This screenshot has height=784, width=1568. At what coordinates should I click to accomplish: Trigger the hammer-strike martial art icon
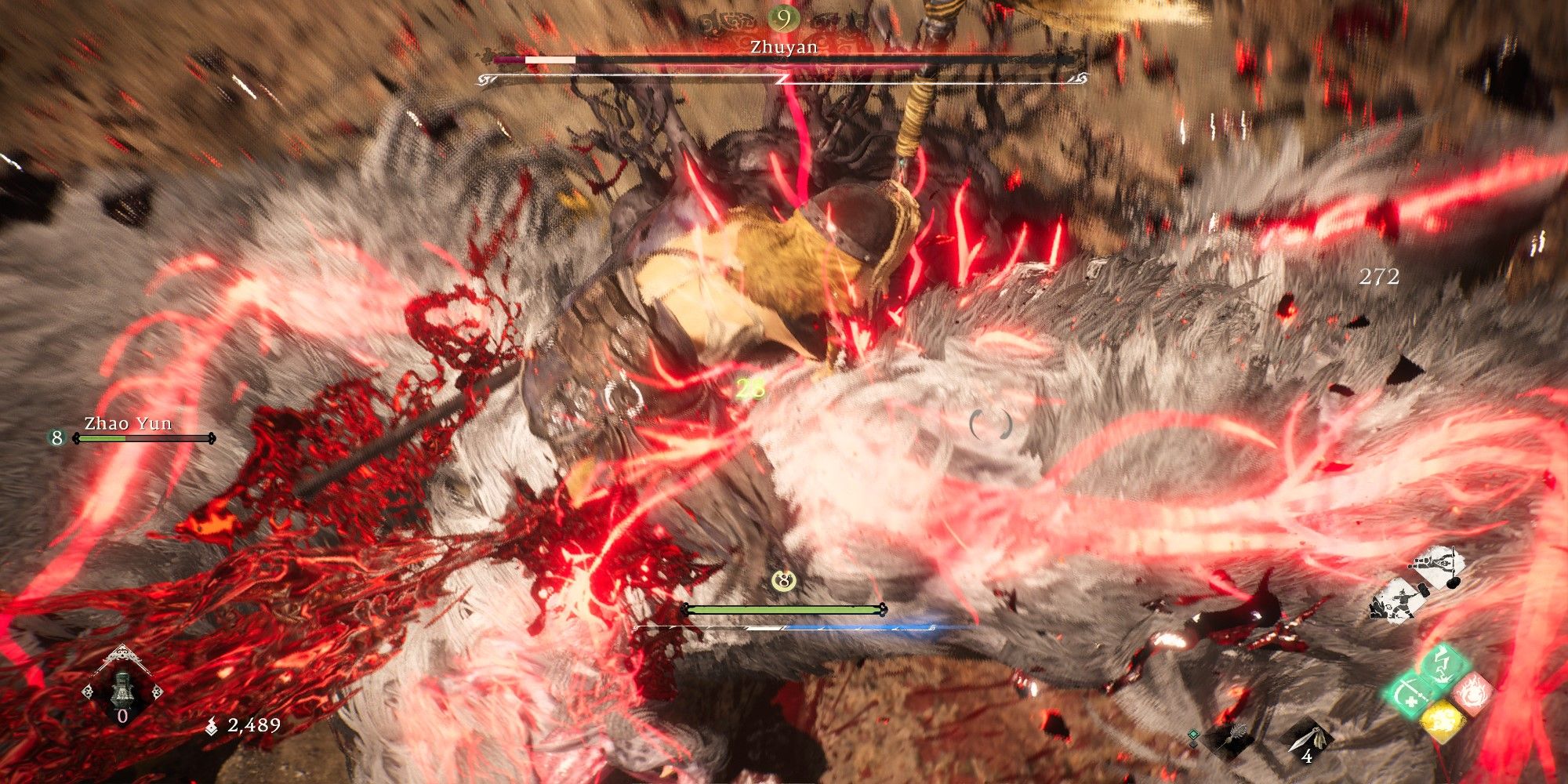1396,601
